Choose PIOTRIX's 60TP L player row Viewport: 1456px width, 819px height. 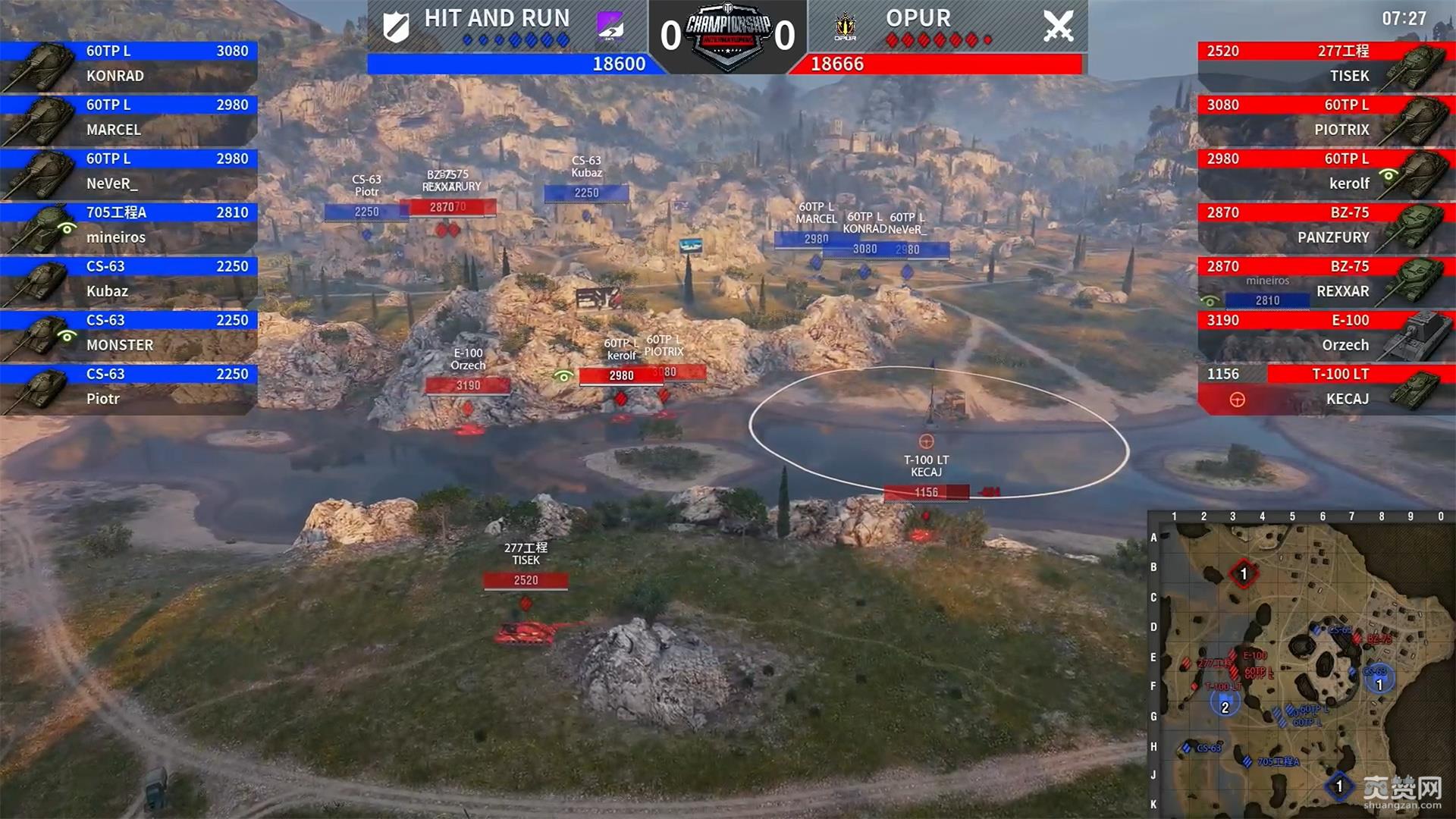1326,118
